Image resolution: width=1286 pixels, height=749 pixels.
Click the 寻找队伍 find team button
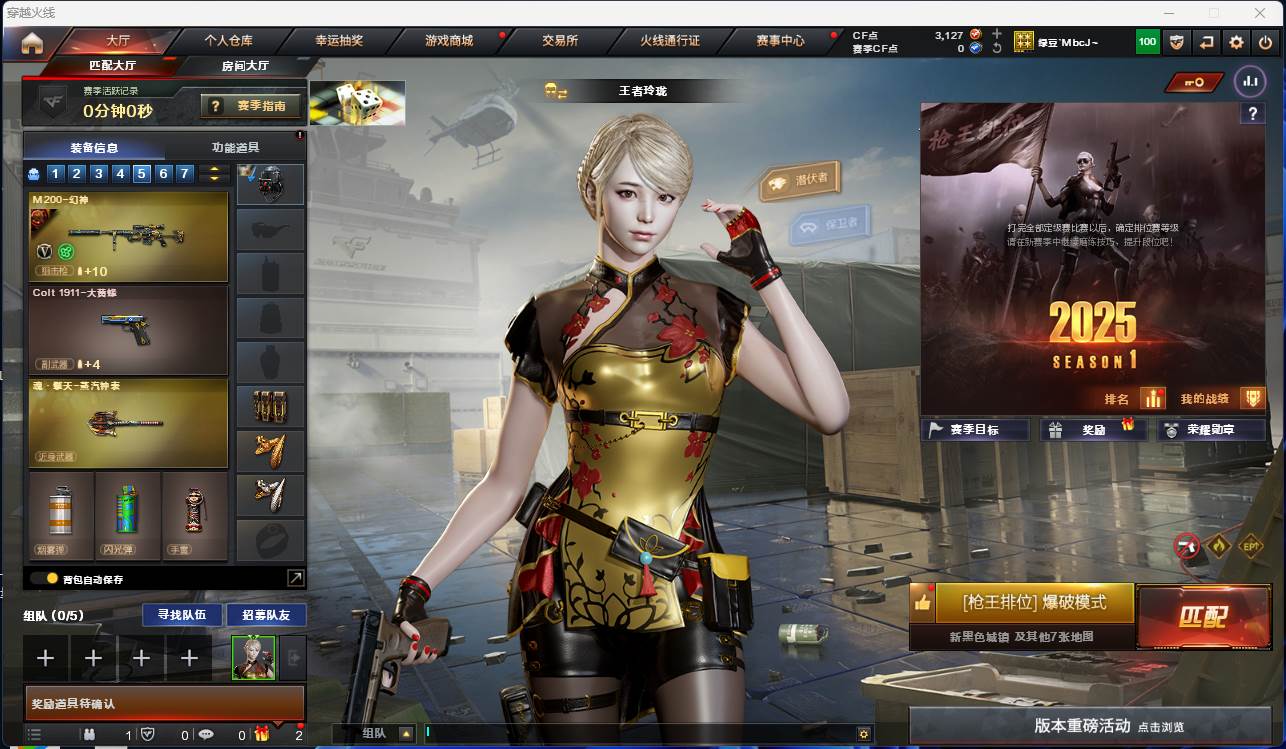click(x=175, y=614)
